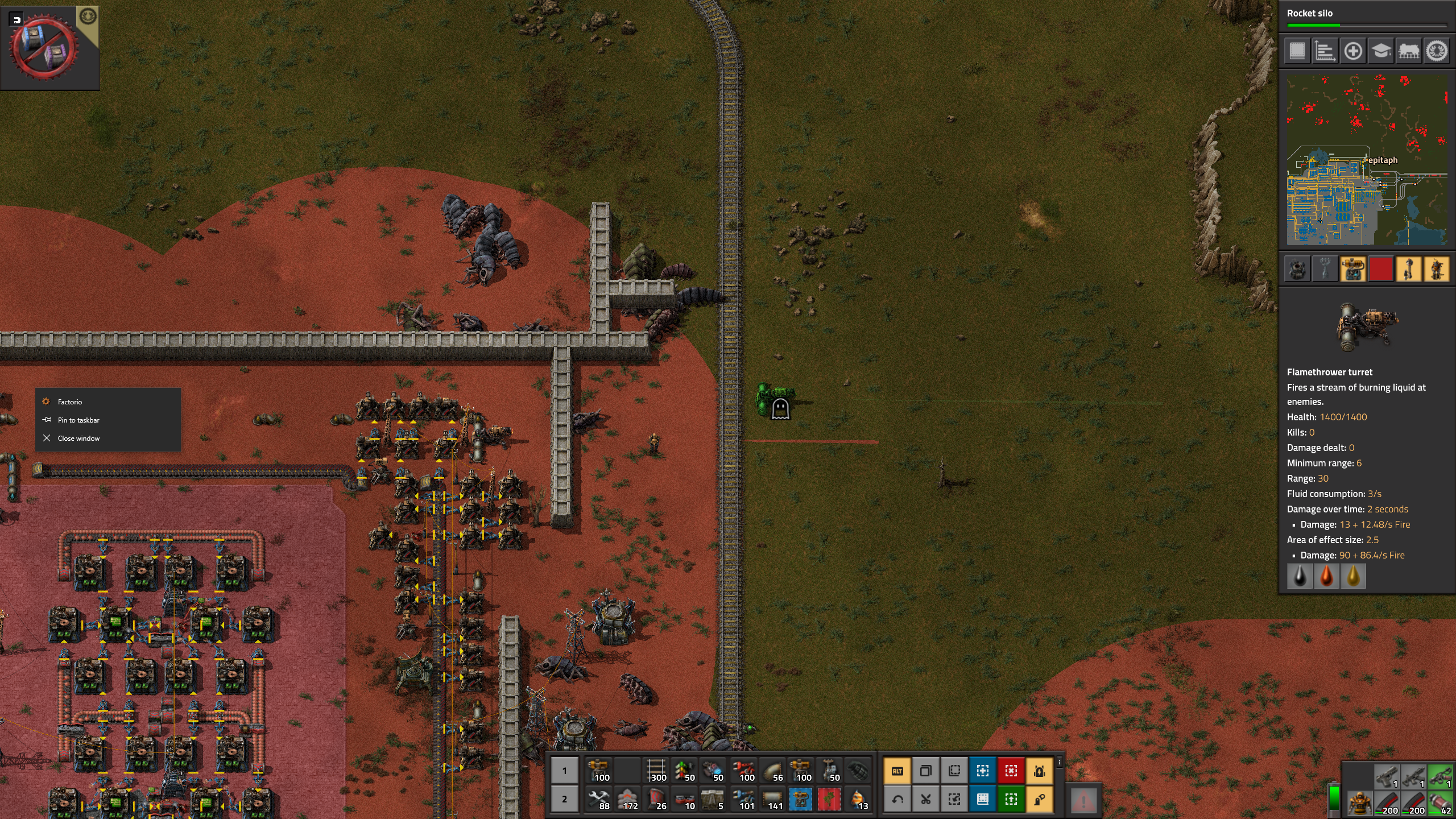Show production statistics graph
The width and height of the screenshot is (1456, 819).
[x=1325, y=51]
